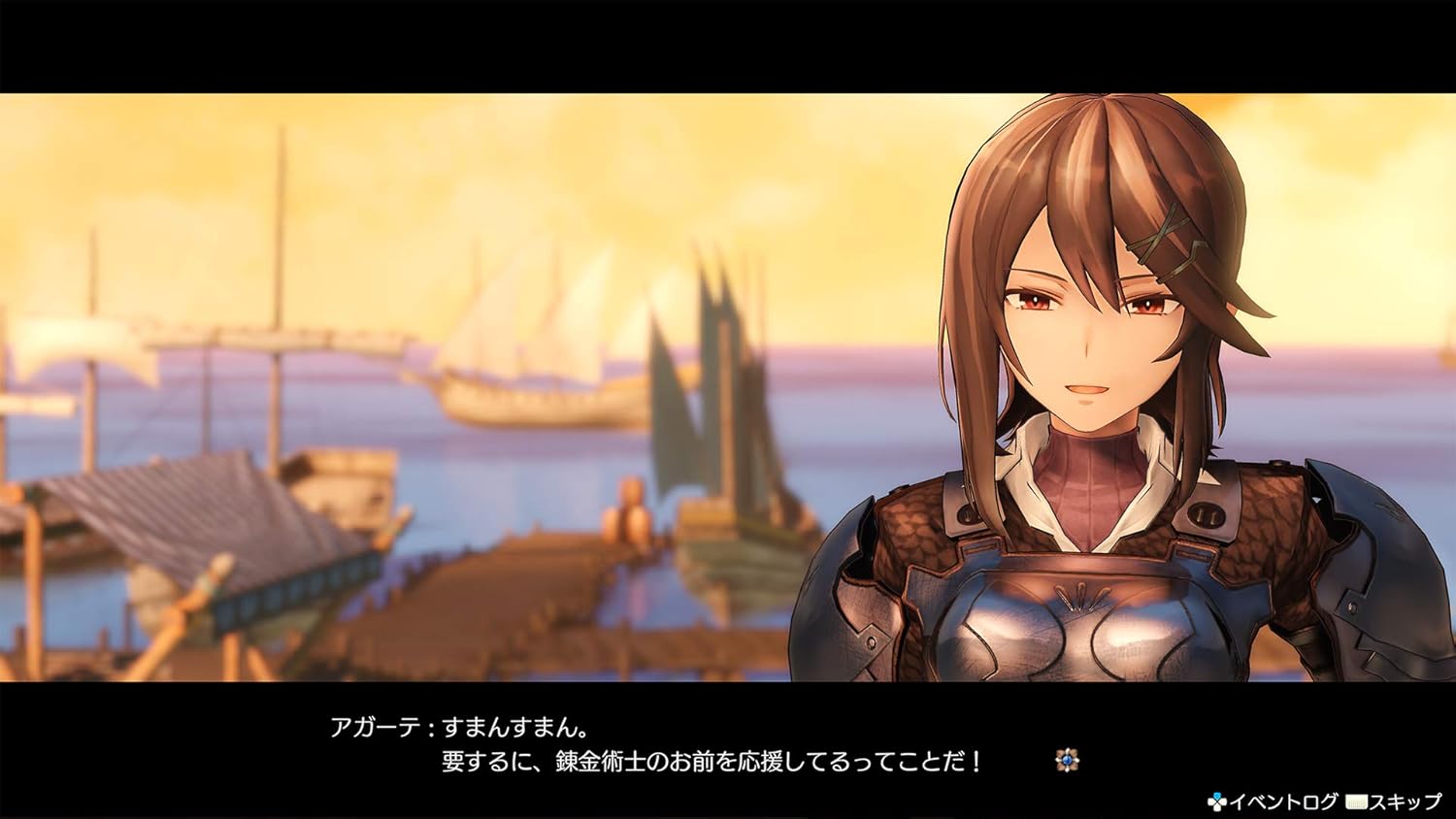Image resolution: width=1456 pixels, height=819 pixels.
Task: Click the blue flower message-advance indicator
Action: coord(1067,760)
